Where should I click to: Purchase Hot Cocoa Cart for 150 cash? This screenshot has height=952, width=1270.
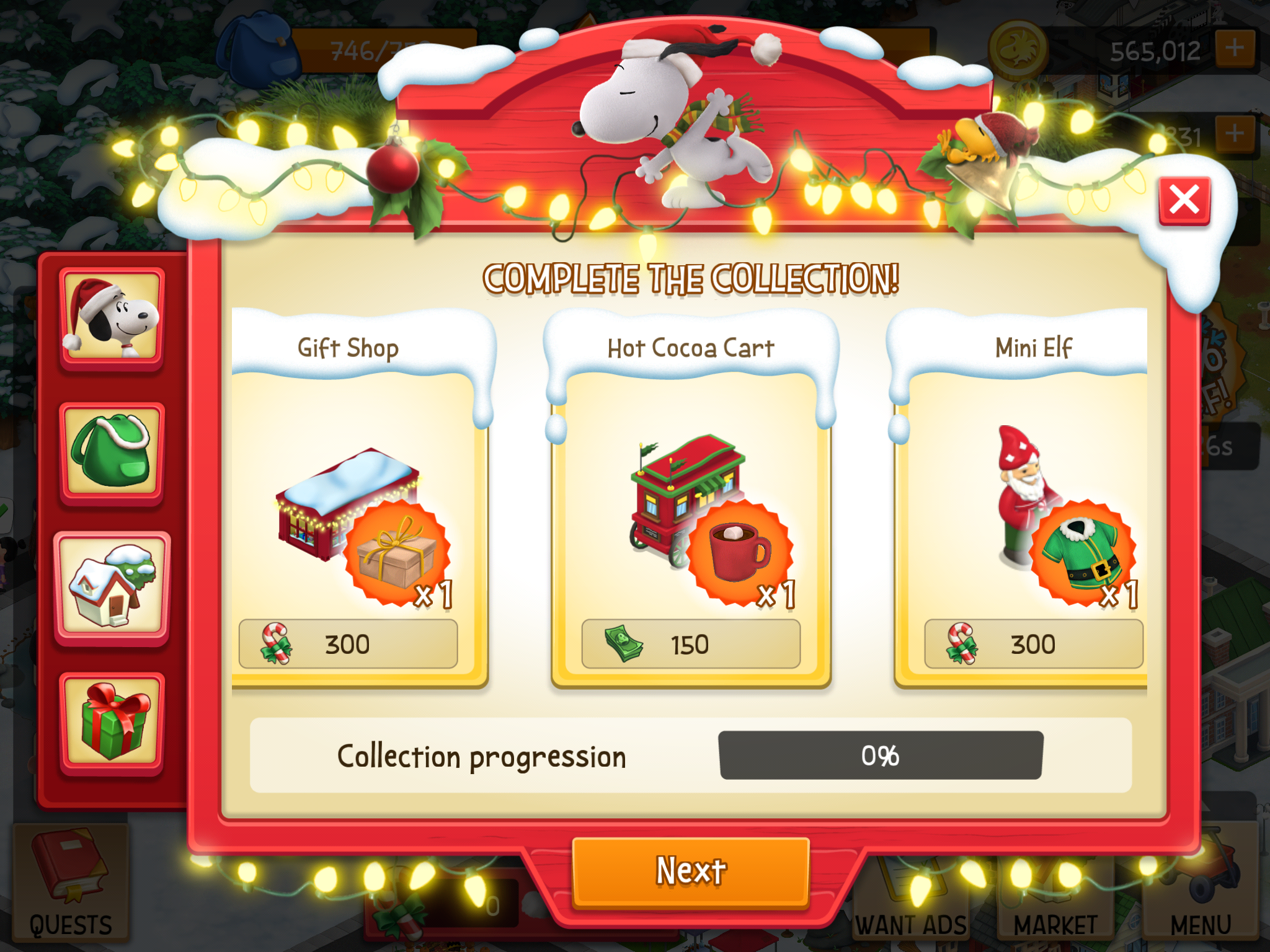[690, 645]
